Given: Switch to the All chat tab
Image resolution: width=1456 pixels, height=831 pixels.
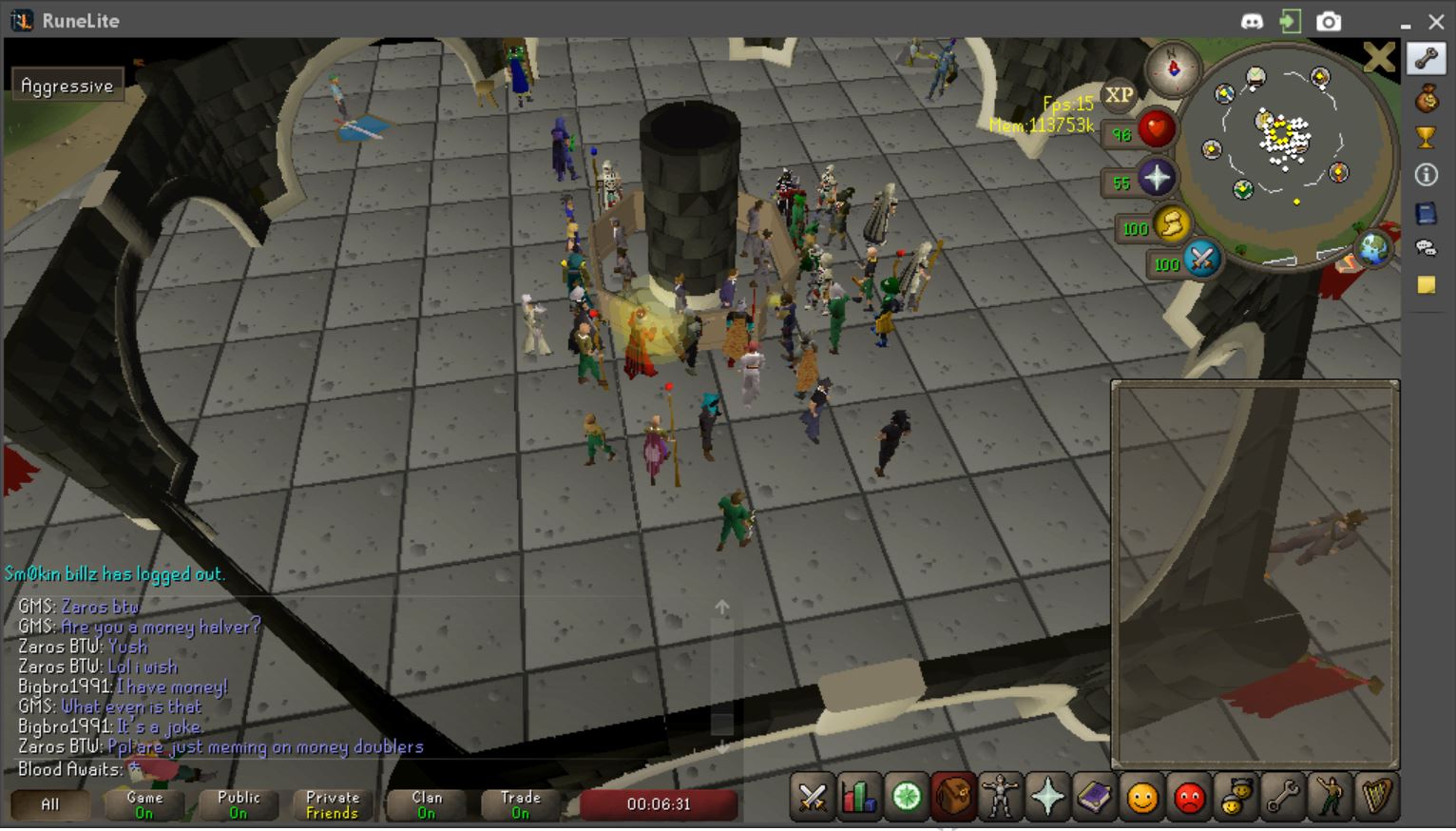Looking at the screenshot, I should (51, 804).
